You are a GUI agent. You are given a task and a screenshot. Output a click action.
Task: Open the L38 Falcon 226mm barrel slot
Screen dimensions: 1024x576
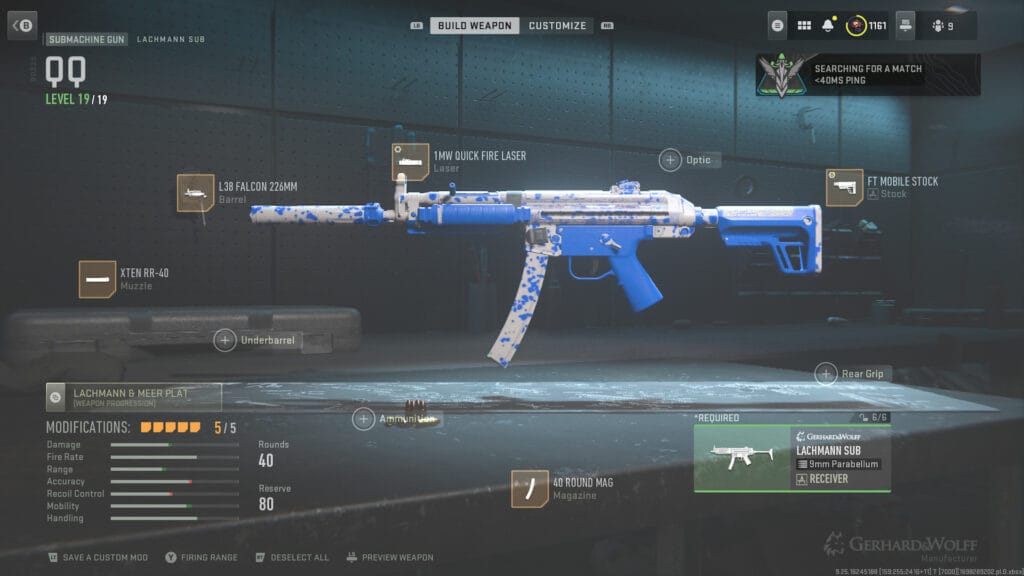click(x=196, y=193)
